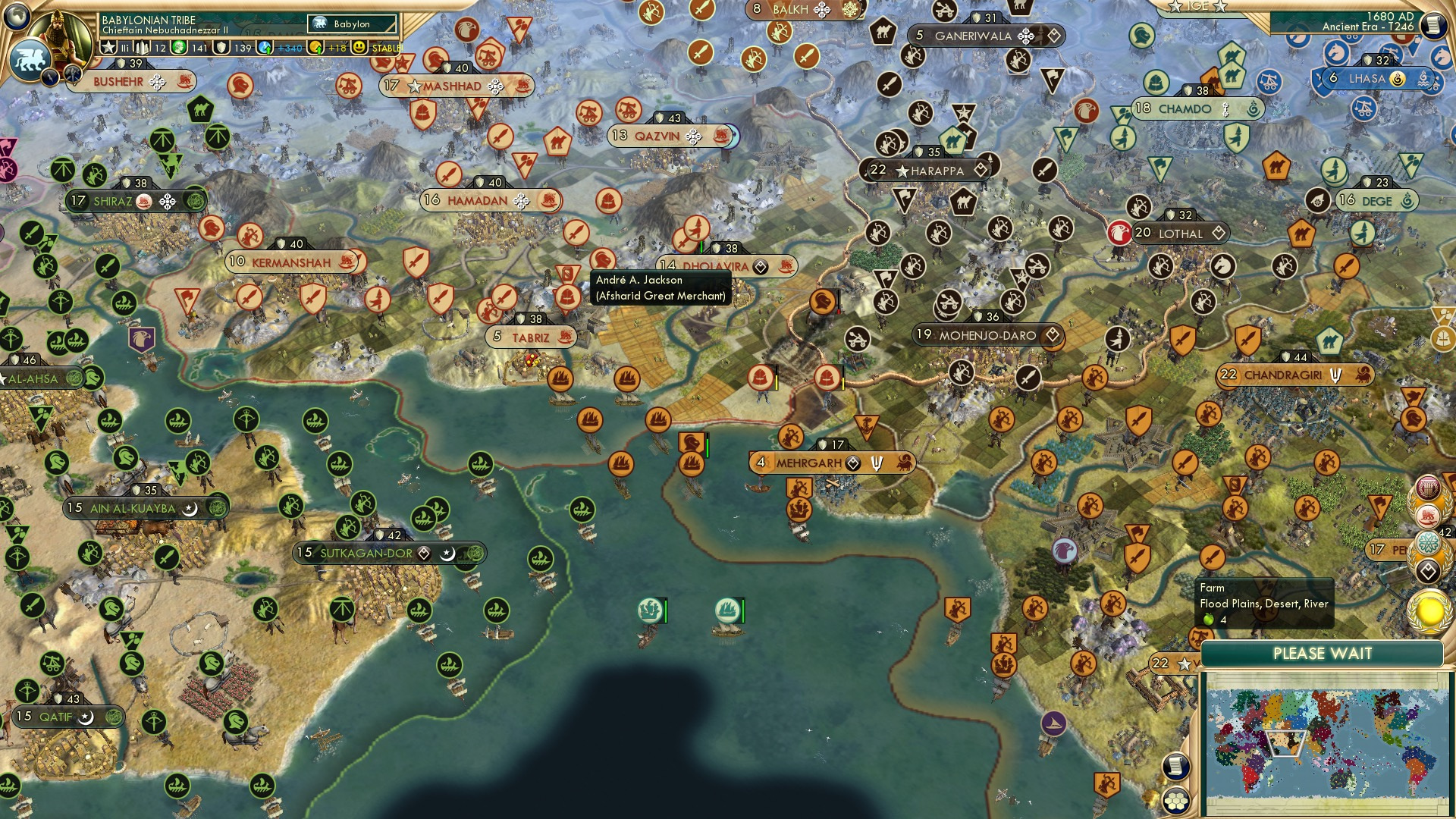Click the black diamond notification icon

1430,569
